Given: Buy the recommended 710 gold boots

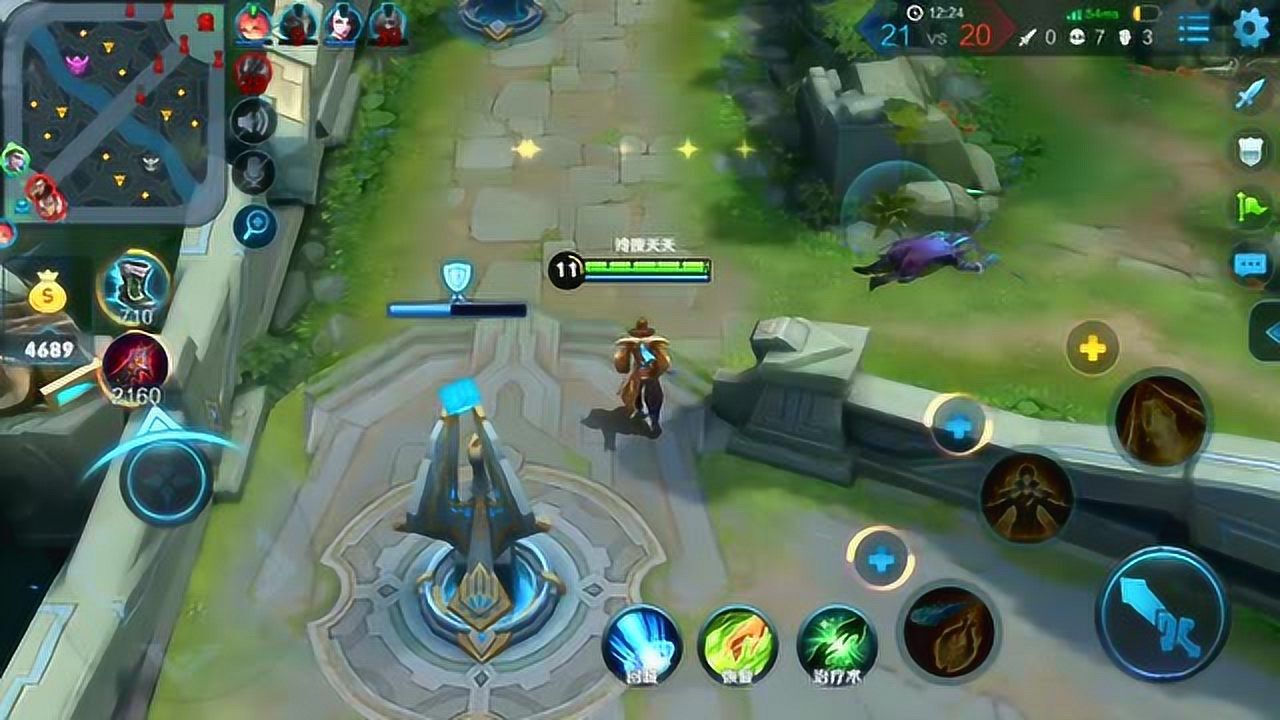Looking at the screenshot, I should point(133,285).
